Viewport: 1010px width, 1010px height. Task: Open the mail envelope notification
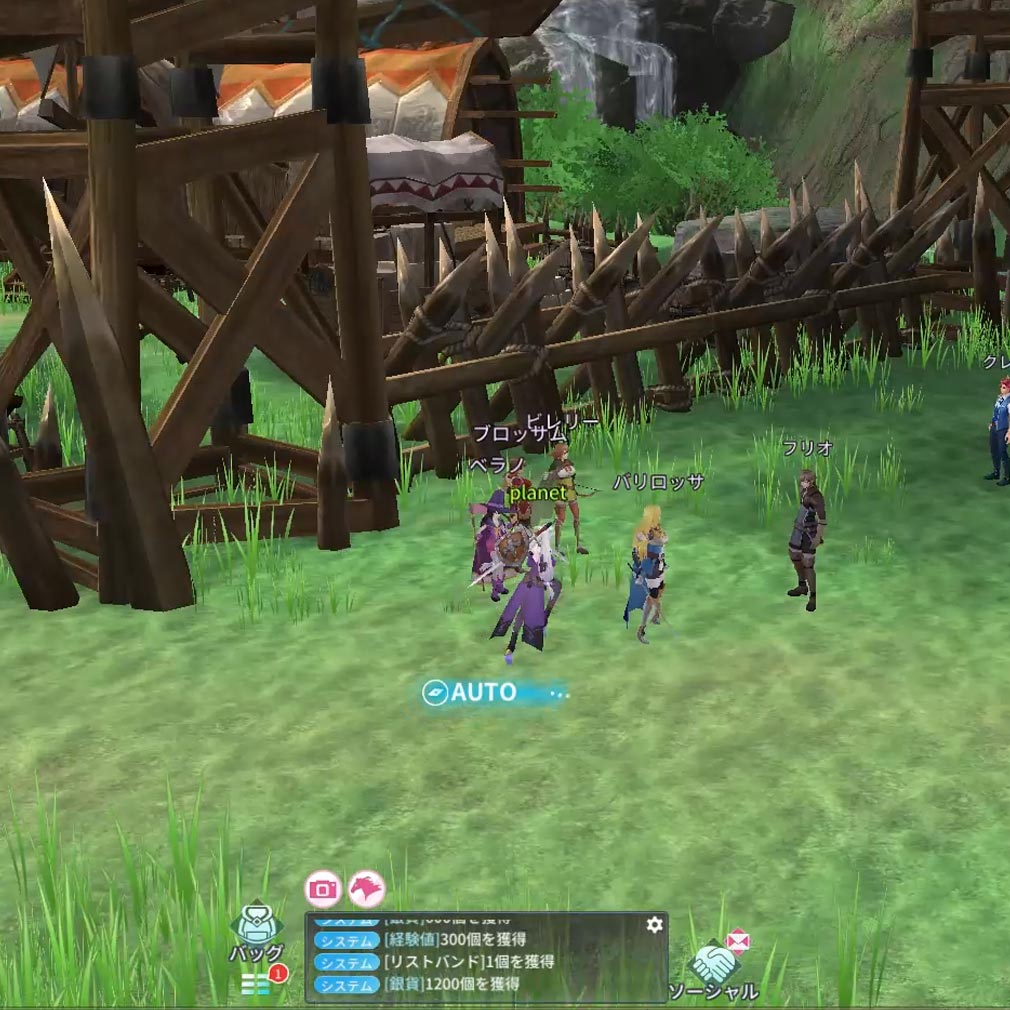(738, 940)
